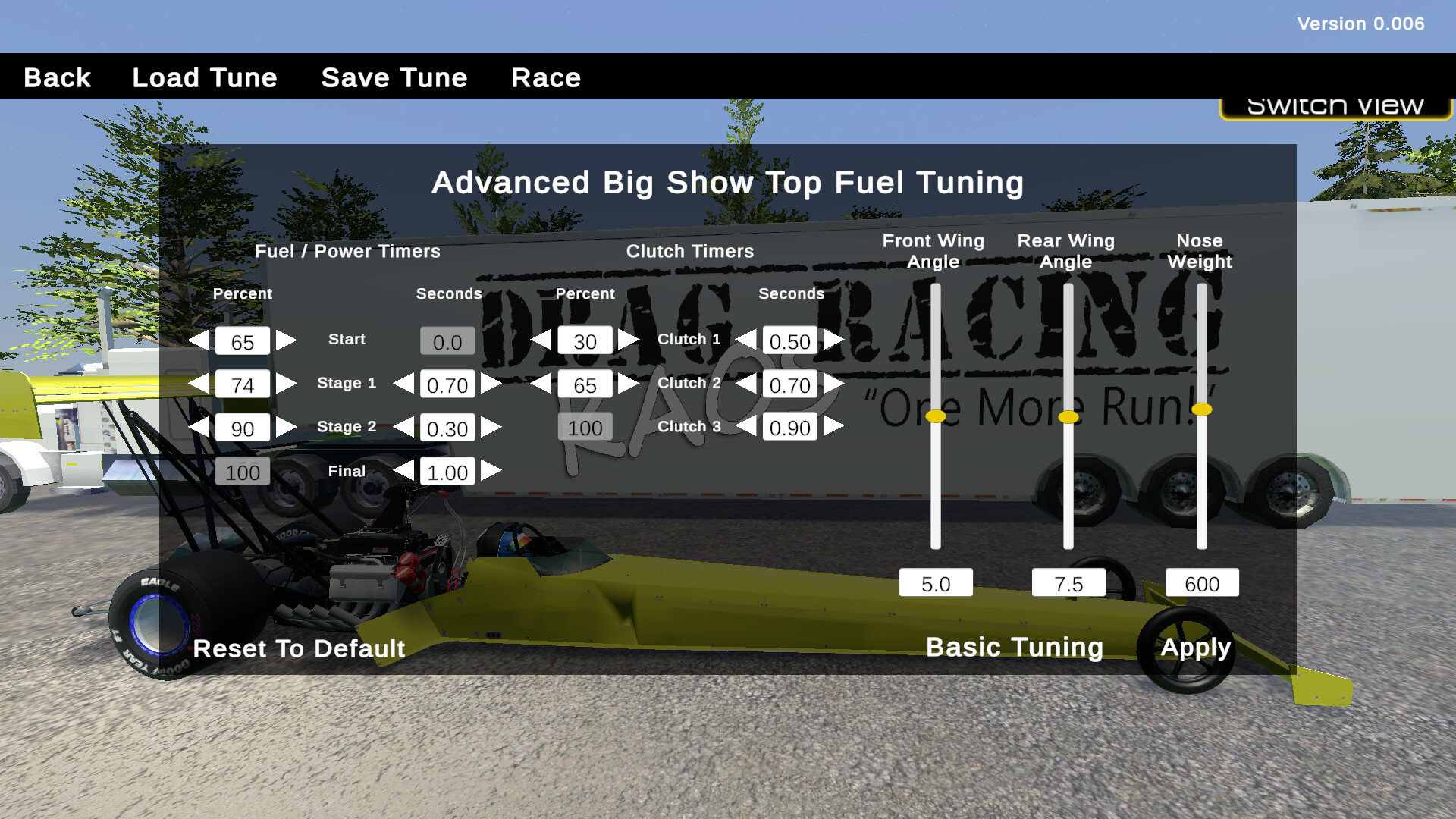Edit the Nose Weight value field
Screen dimensions: 1456x819
[x=1201, y=582]
